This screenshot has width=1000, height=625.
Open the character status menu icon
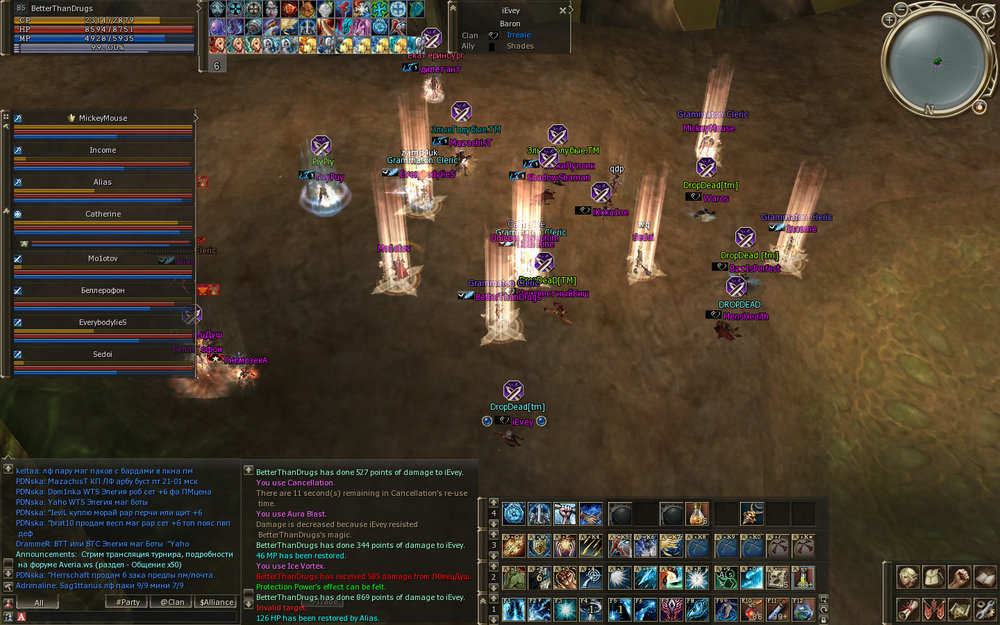point(907,578)
